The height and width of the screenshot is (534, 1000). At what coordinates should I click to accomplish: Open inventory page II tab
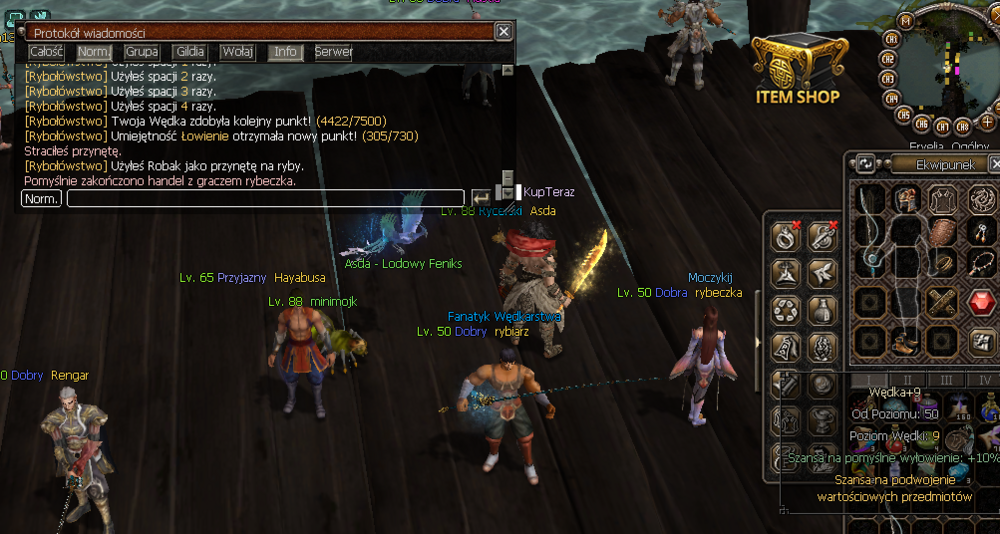click(908, 380)
